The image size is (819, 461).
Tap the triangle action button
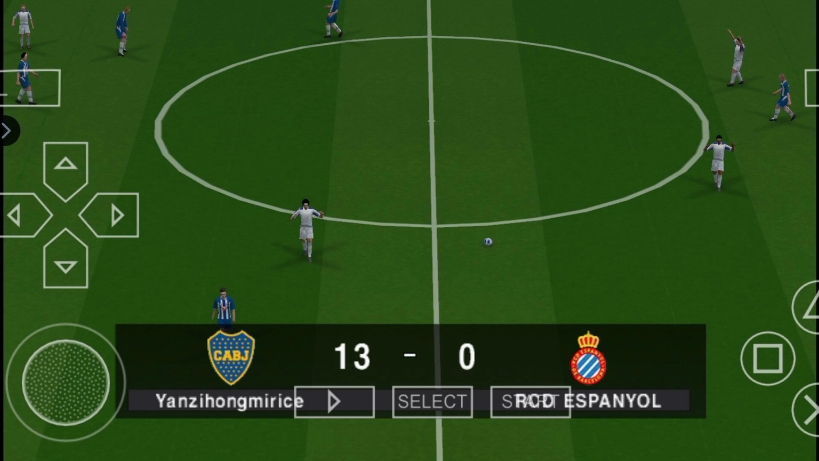pos(808,307)
